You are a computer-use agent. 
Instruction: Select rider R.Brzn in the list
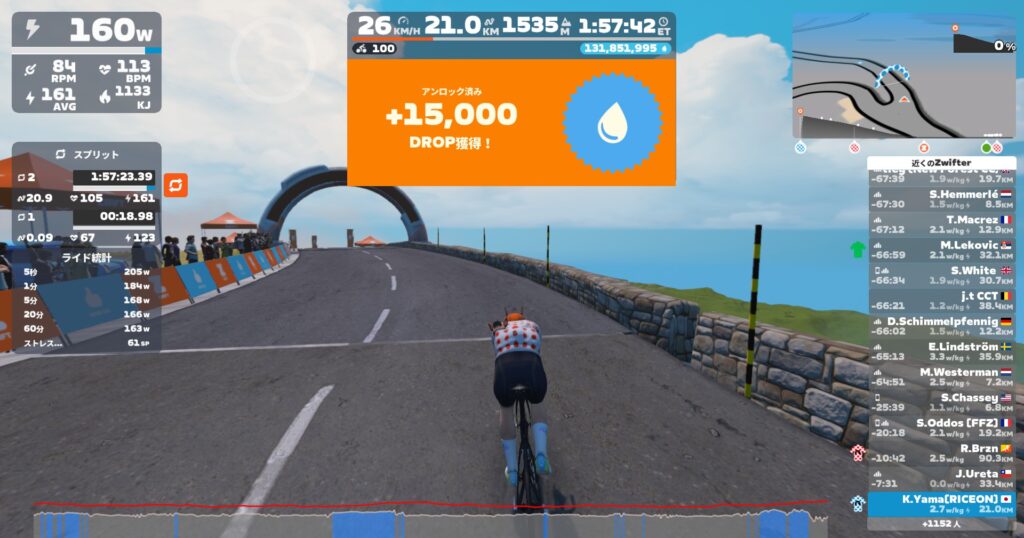coord(941,454)
